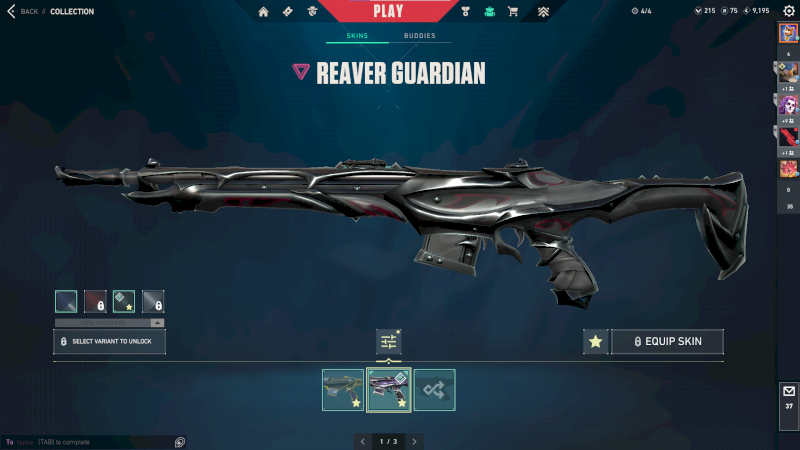Favorite this skin with the star button
The height and width of the screenshot is (450, 800).
(596, 341)
